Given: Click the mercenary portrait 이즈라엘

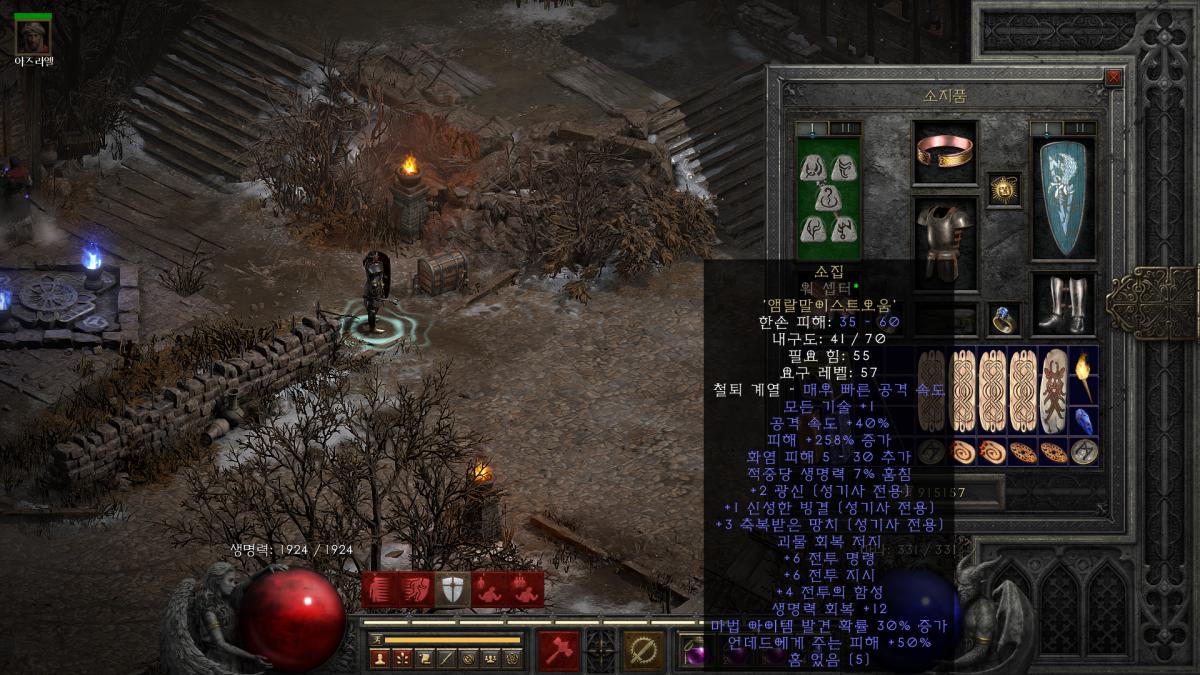Looking at the screenshot, I should pyautogui.click(x=33, y=36).
